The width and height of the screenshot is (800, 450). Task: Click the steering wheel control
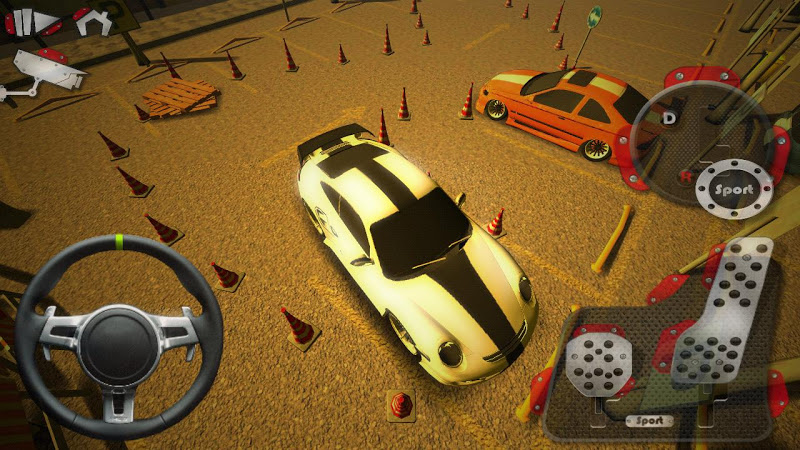point(118,333)
